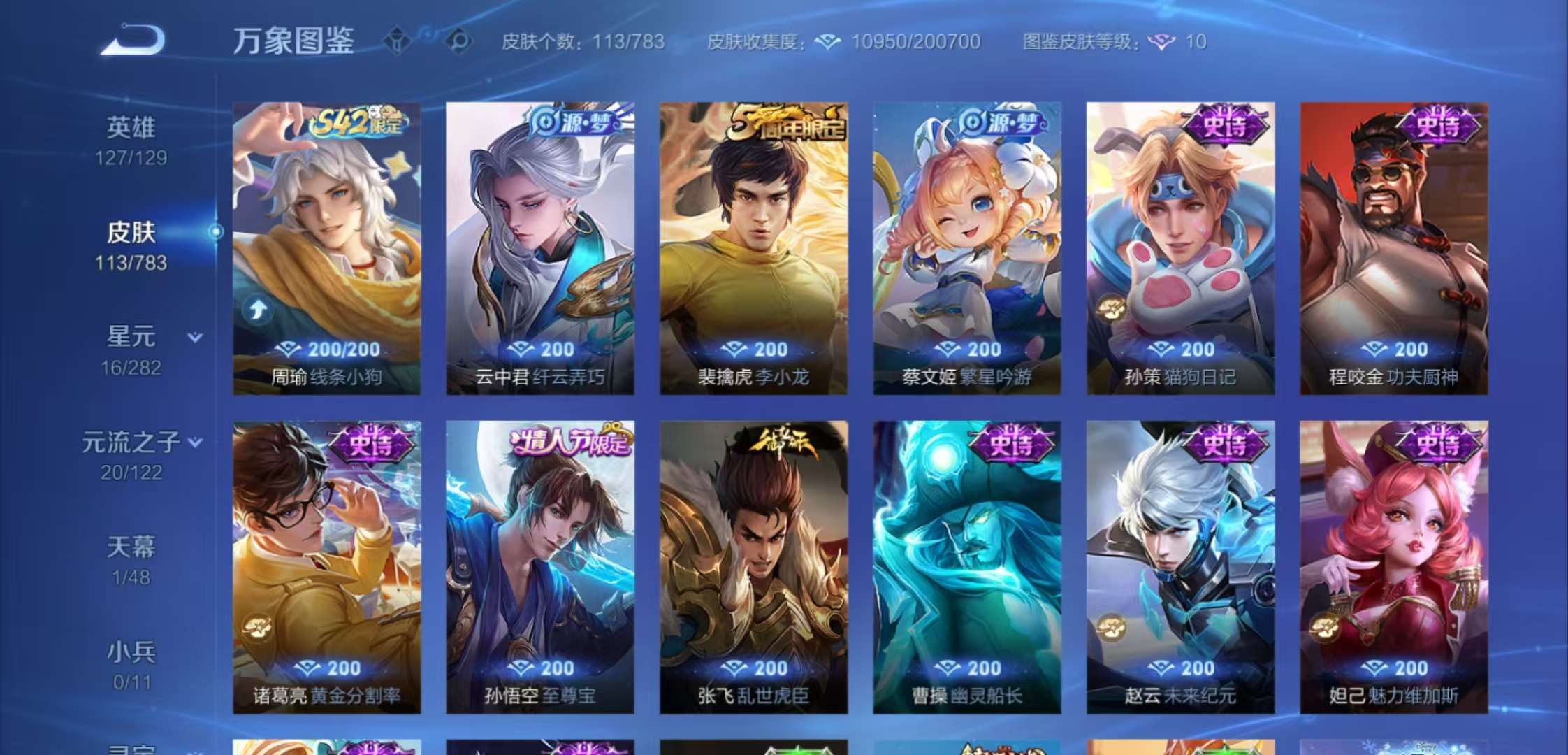Screen dimensions: 1568x755
Task: Click the diamond icon beside 皮肤收集度
Action: [828, 42]
